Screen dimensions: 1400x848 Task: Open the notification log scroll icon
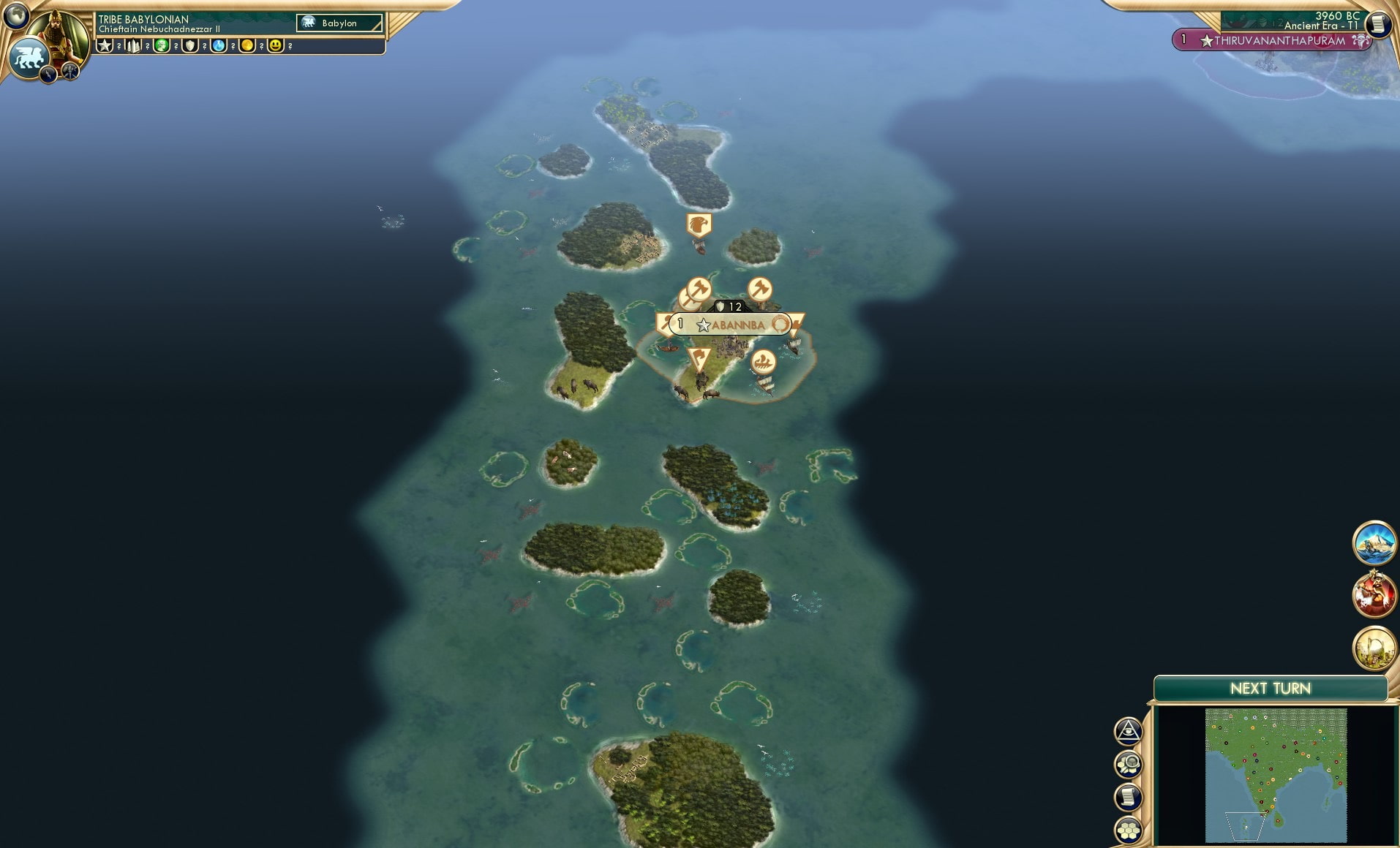click(1128, 796)
